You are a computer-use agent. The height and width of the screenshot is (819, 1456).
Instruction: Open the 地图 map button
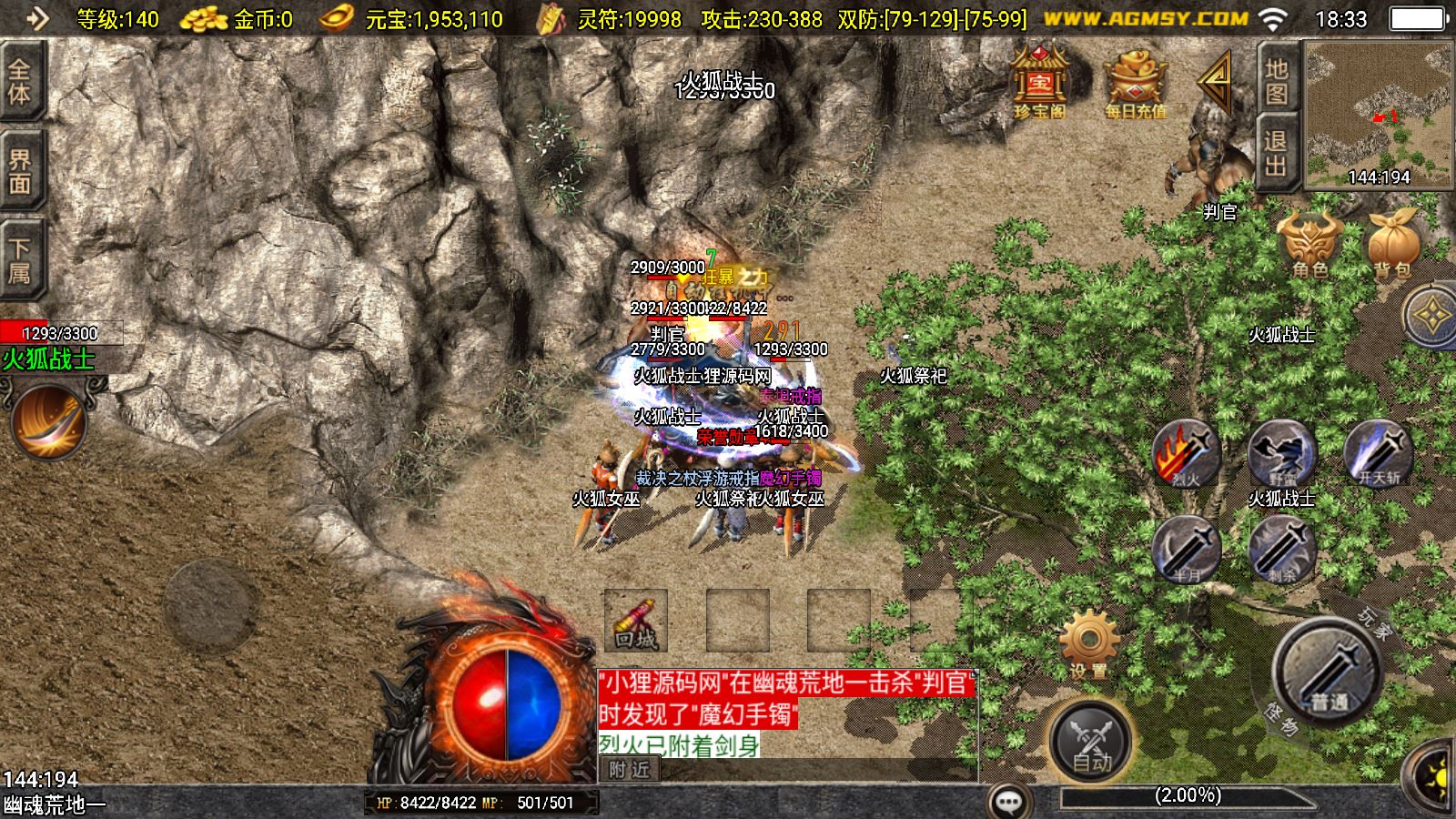coord(1276,81)
